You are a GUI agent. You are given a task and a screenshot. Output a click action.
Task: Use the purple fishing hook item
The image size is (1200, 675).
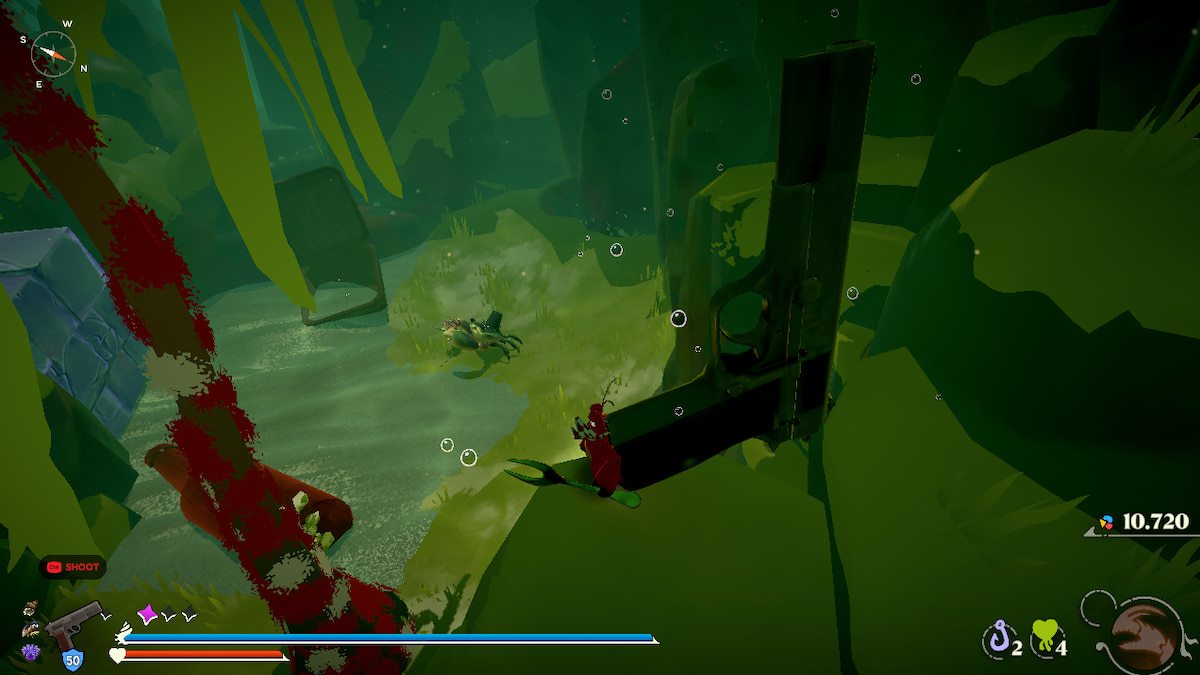(997, 637)
